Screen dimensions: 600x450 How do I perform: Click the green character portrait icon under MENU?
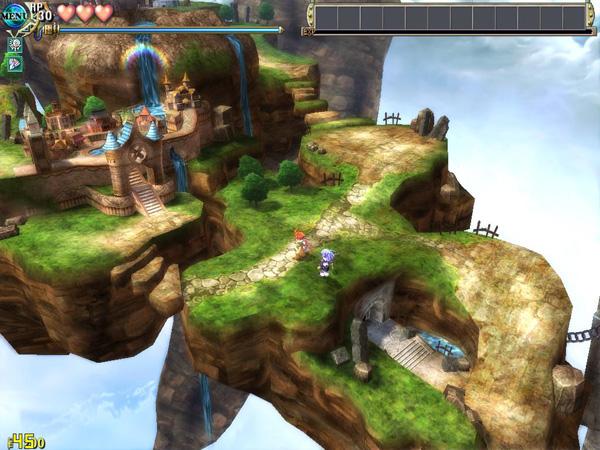[x=15, y=45]
